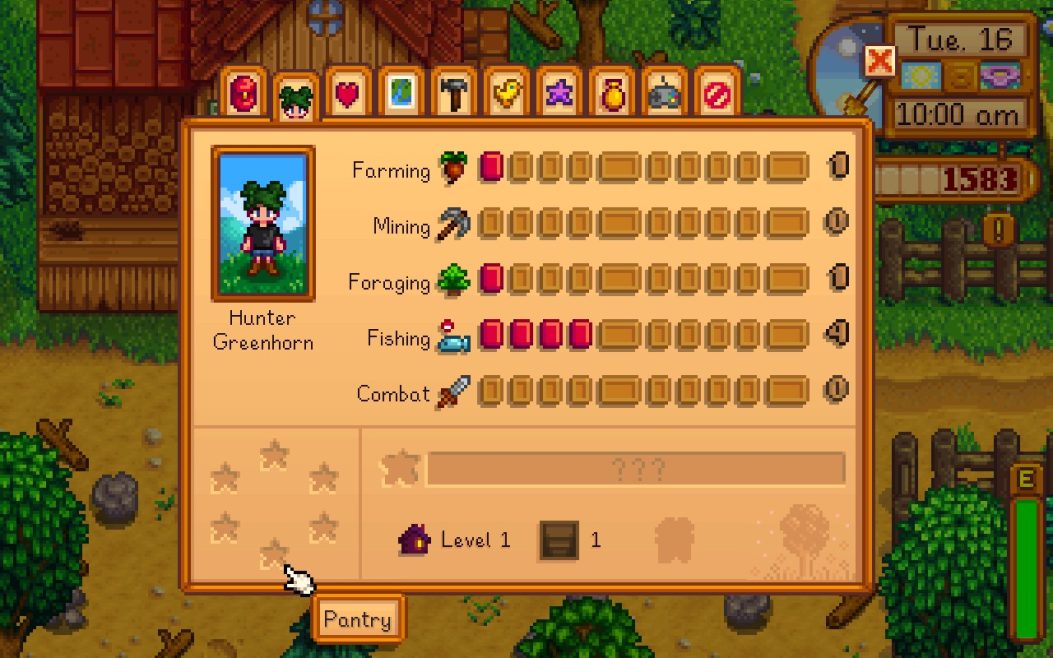Show the map tab
Image resolution: width=1053 pixels, height=658 pixels.
click(401, 94)
